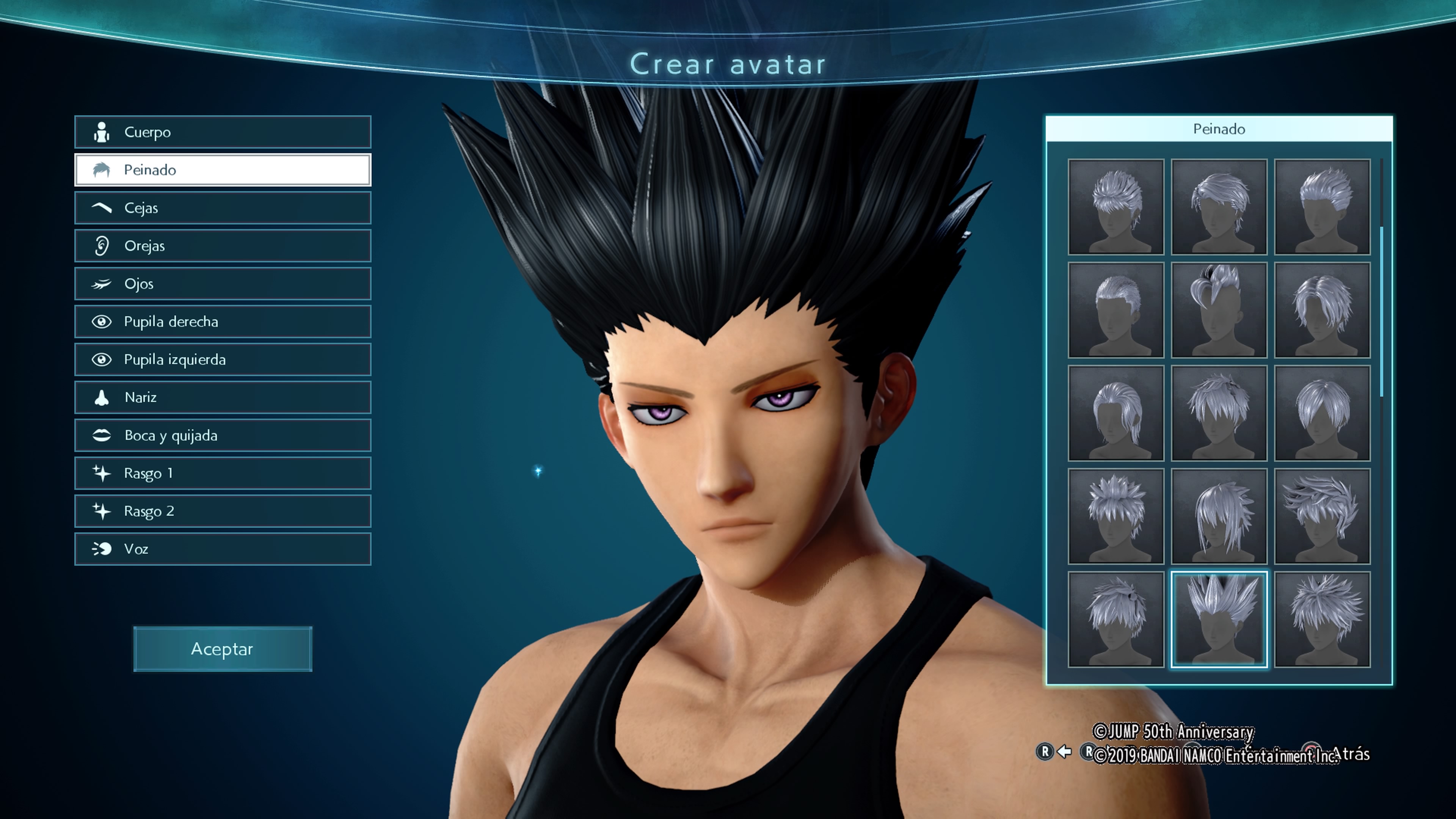Open the Ojos eye options
Image resolution: width=1456 pixels, height=819 pixels.
tap(223, 284)
